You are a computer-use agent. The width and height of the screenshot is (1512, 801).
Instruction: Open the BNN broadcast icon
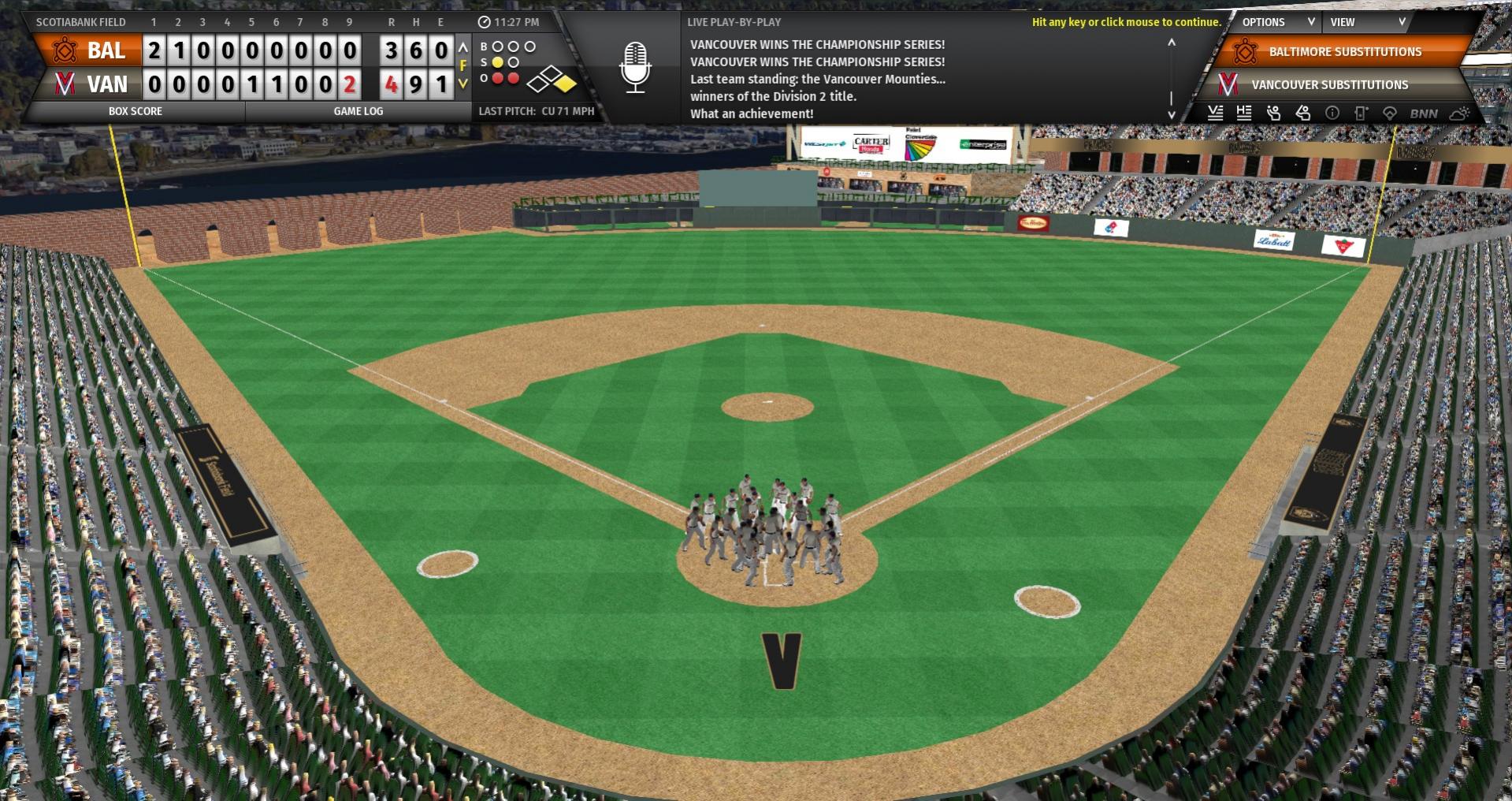pyautogui.click(x=1424, y=114)
